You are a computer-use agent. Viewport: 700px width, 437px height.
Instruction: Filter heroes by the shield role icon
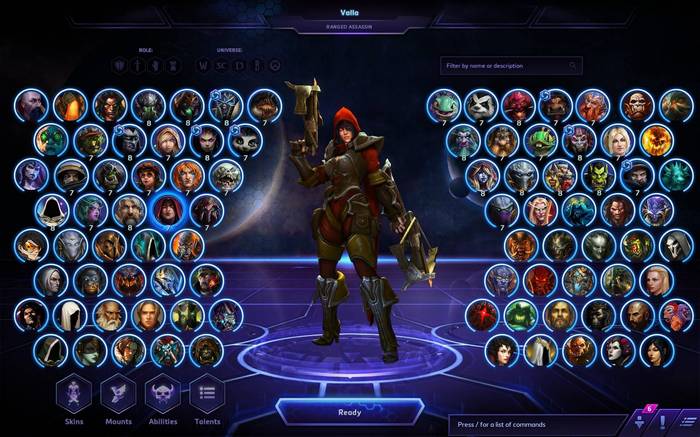coord(119,66)
